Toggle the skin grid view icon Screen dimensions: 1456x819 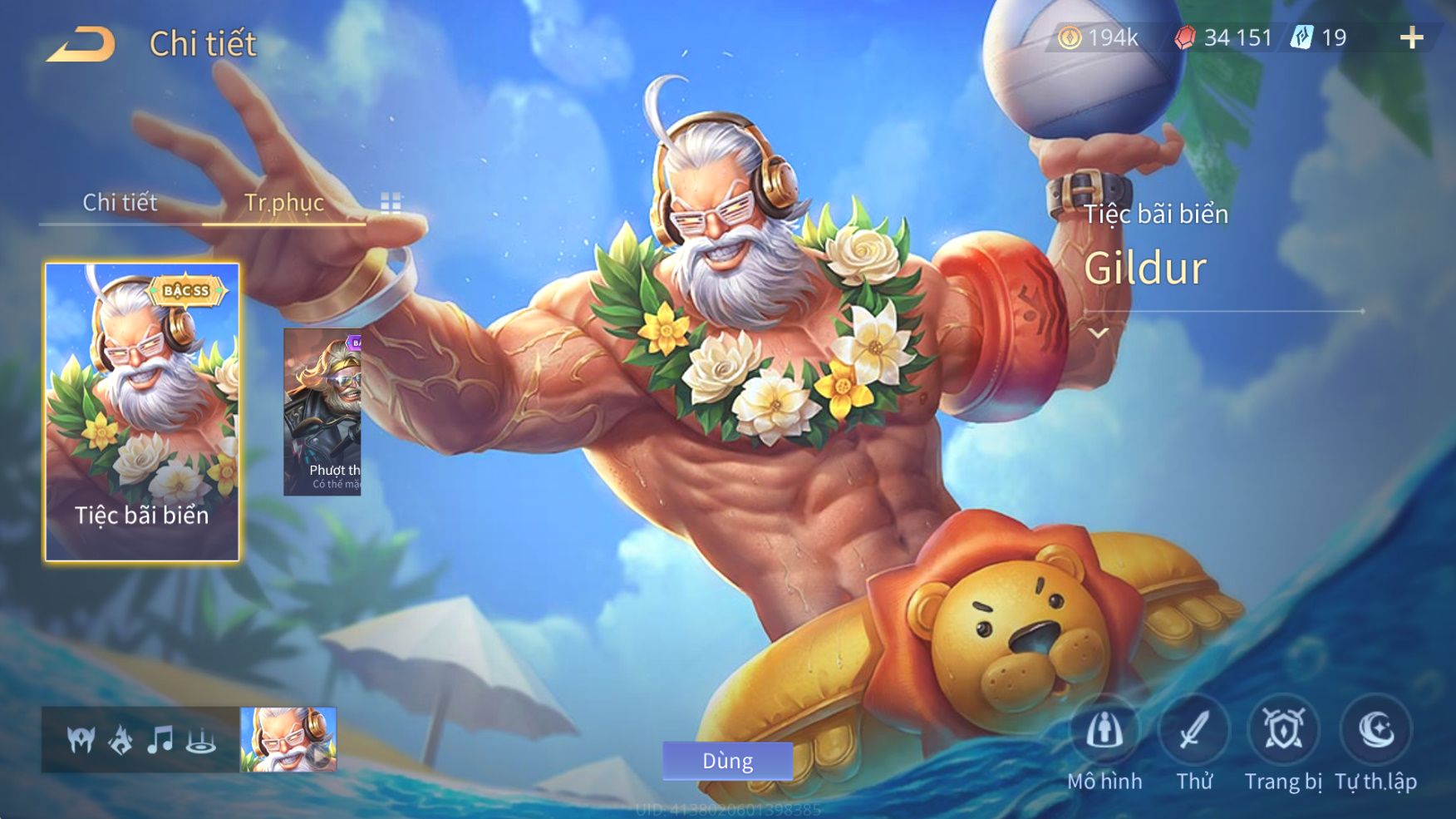tap(391, 203)
